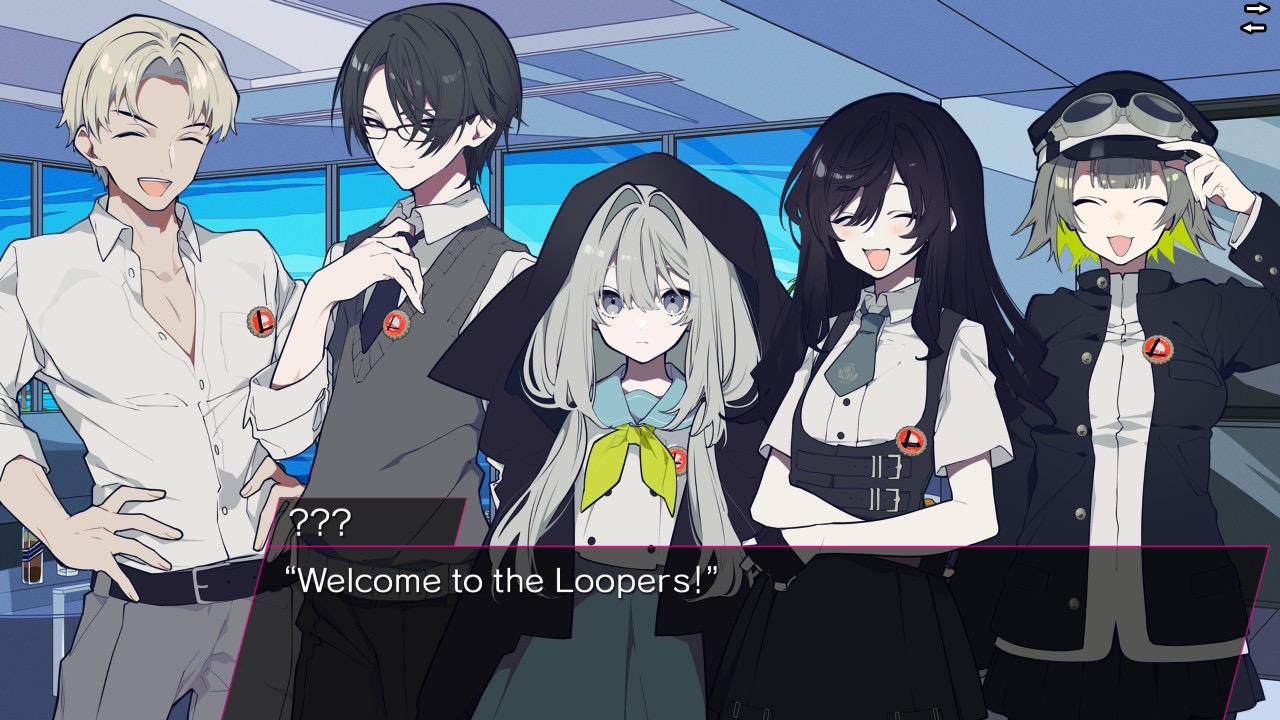
Task: Advance the "Welcome to the Loopers!" dialogue box
Action: [760, 630]
